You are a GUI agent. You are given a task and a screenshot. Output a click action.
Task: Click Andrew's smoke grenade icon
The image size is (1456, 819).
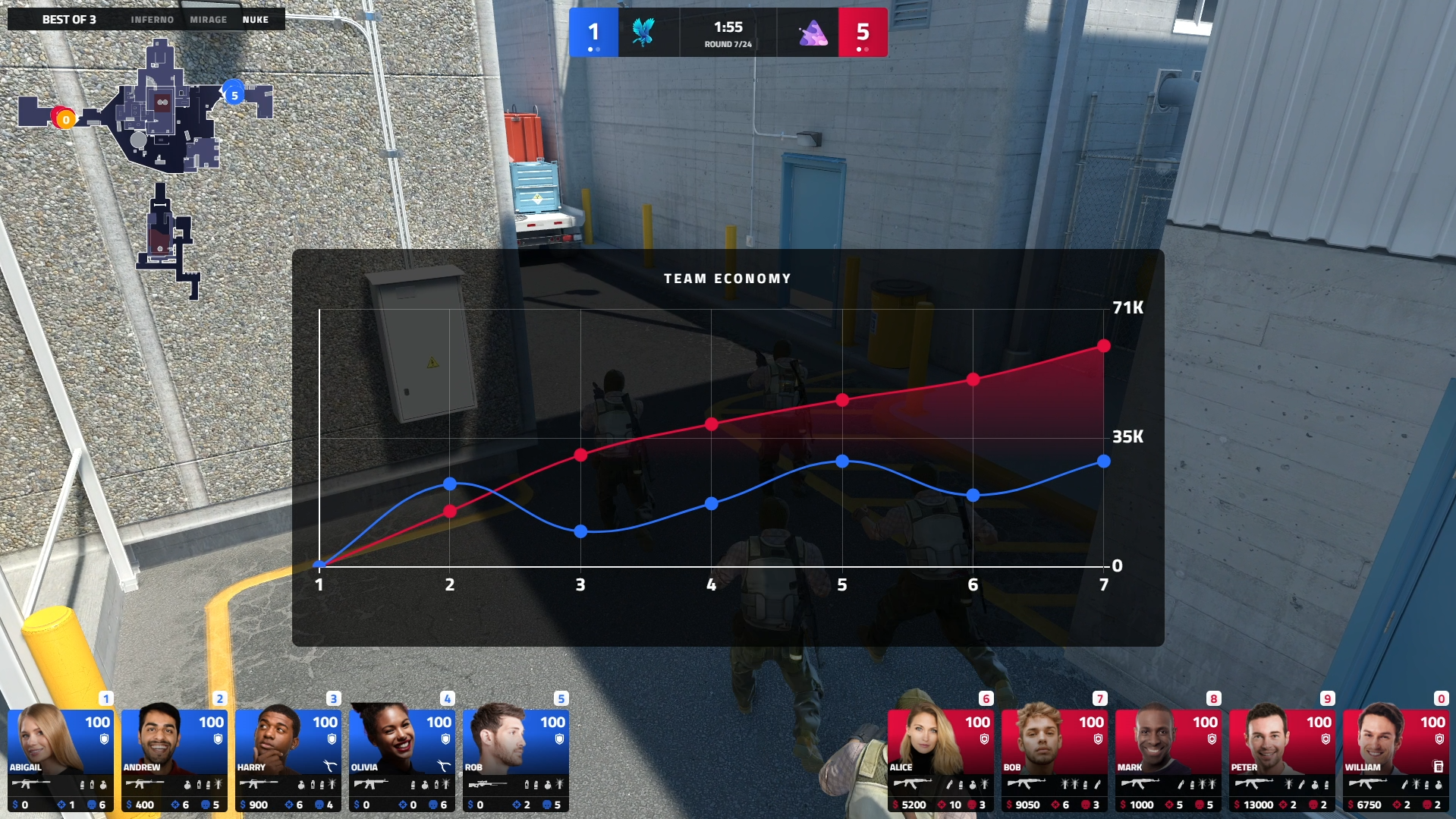pyautogui.click(x=199, y=785)
